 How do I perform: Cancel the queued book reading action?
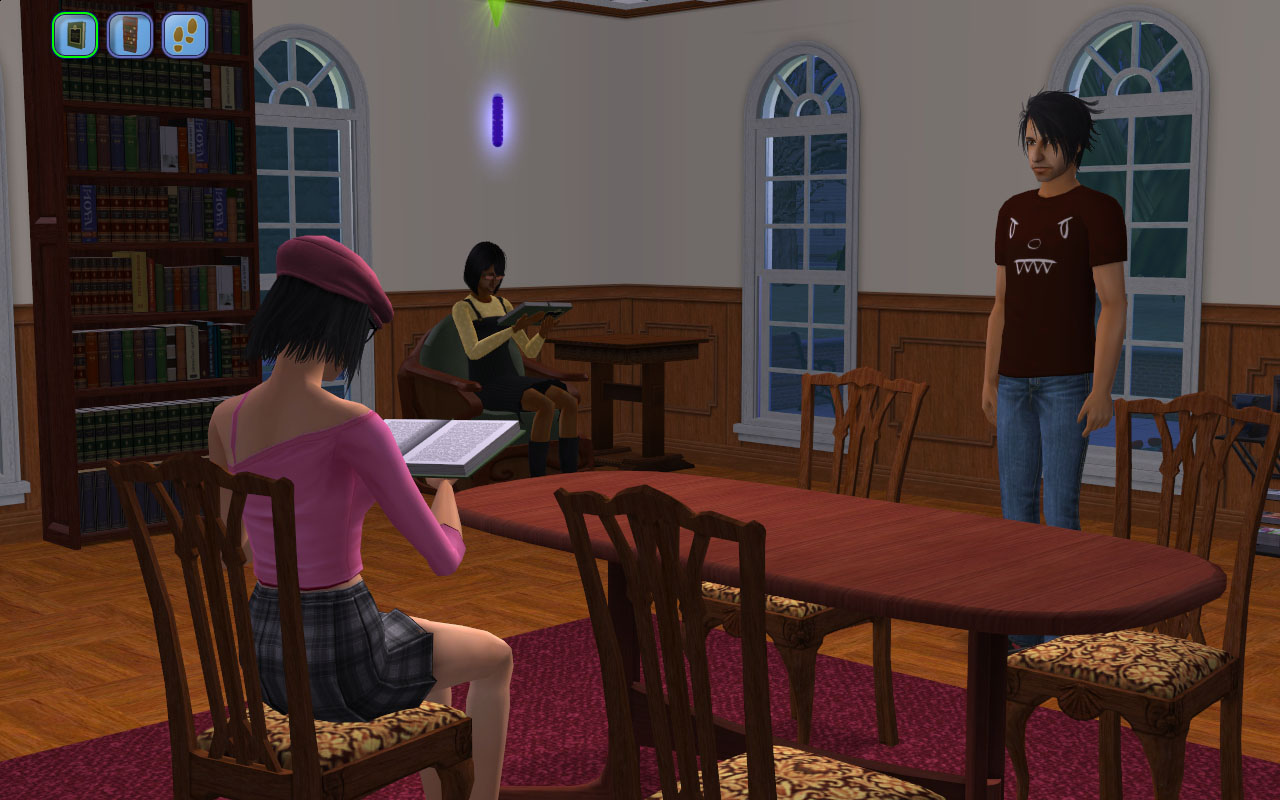point(75,35)
